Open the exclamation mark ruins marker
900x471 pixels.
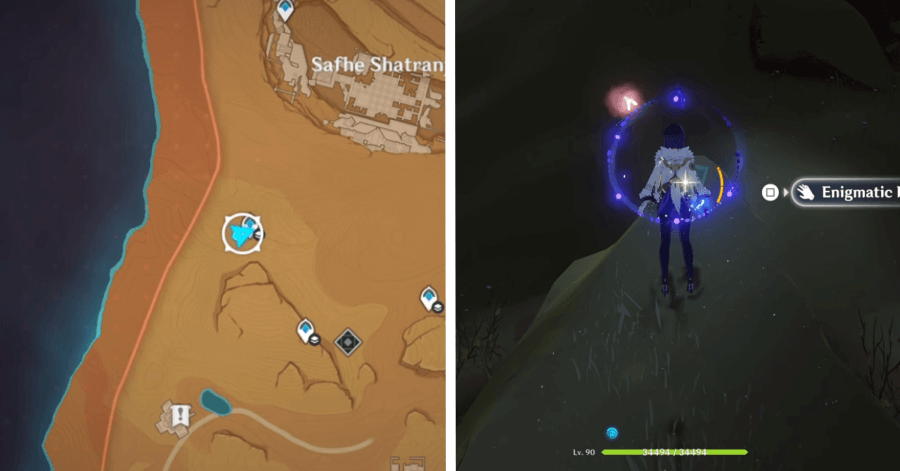click(x=180, y=414)
